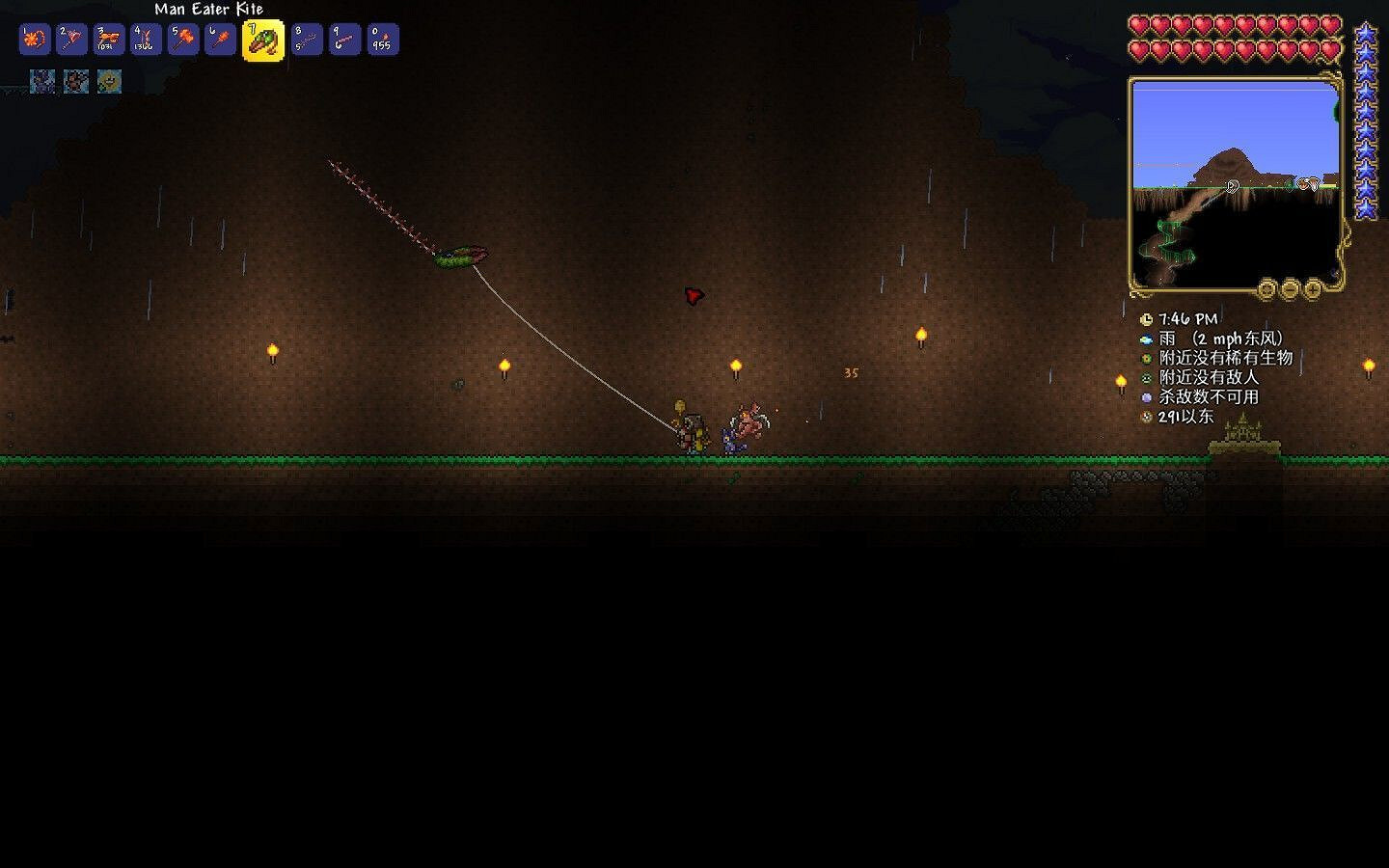This screenshot has width=1389, height=868.
Task: Click the enemy detector smiley icon
Action: [x=1146, y=377]
